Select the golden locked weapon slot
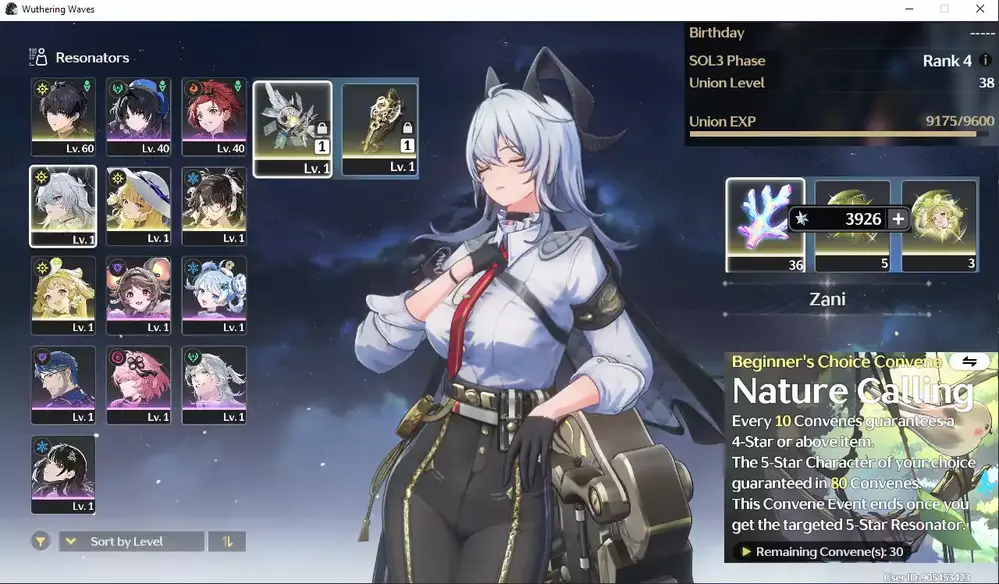999x584 pixels. 380,128
